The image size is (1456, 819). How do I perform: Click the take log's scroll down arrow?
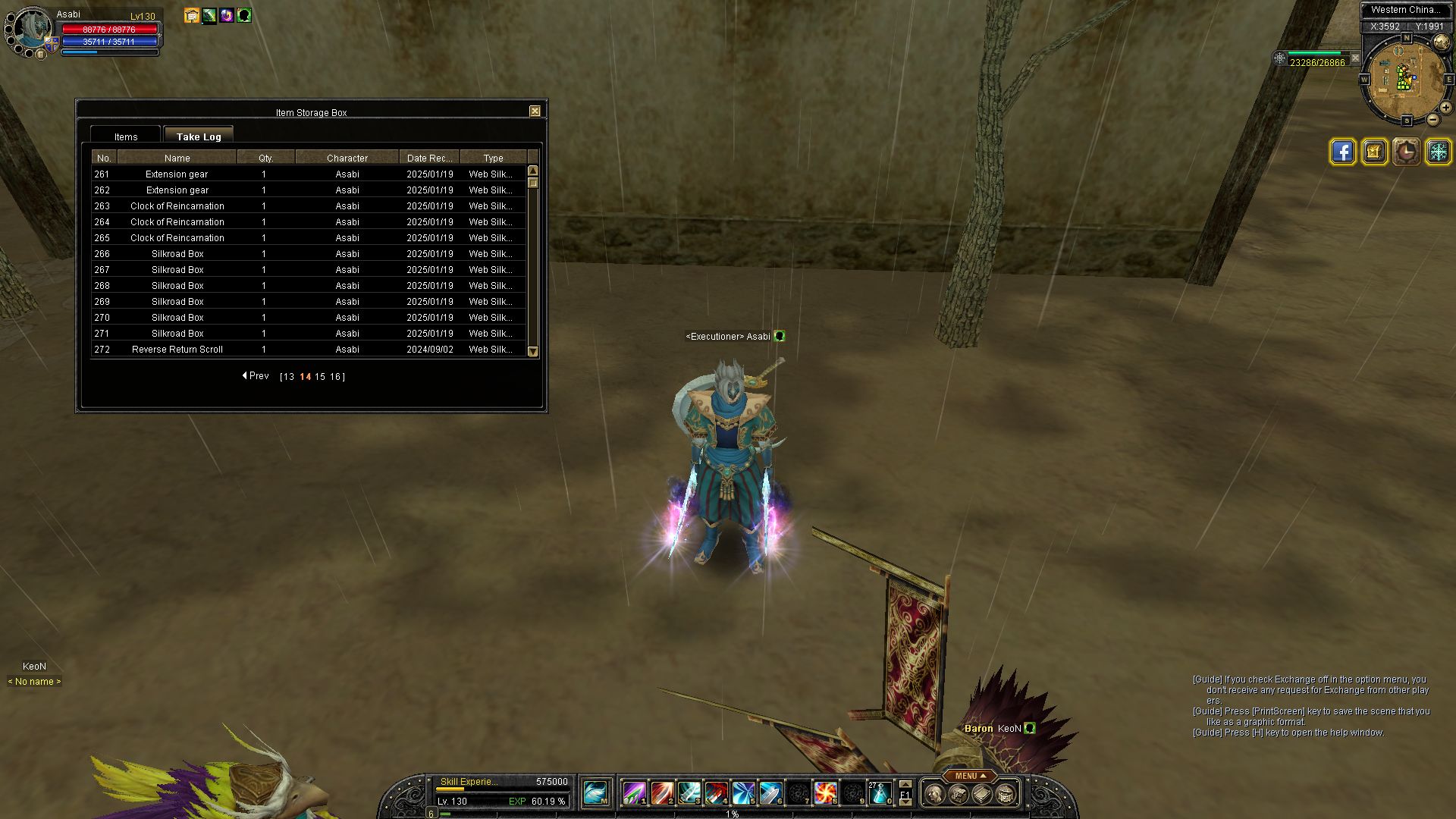[532, 352]
